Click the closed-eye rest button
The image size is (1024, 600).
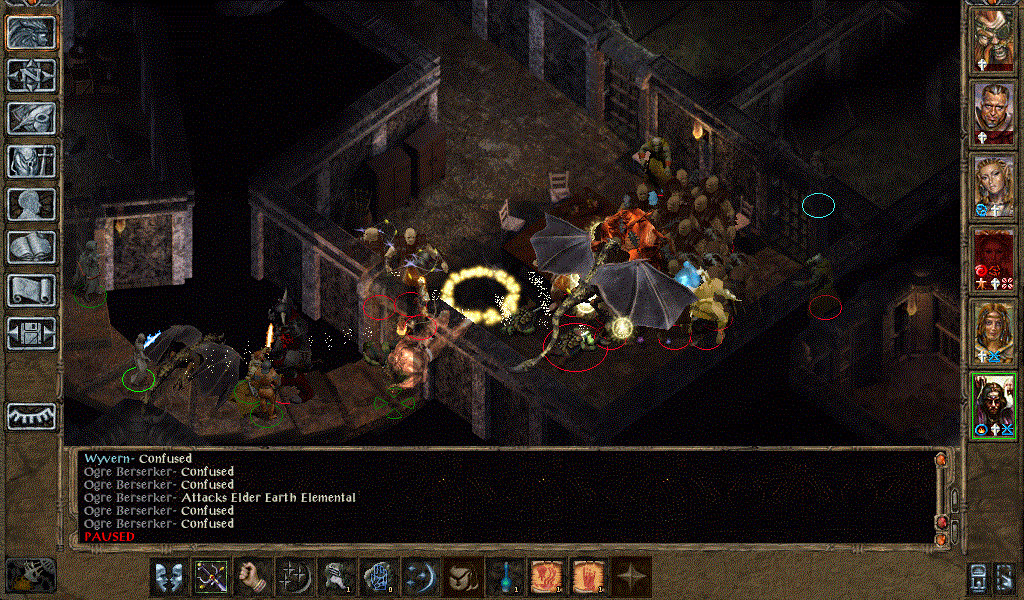[x=32, y=415]
